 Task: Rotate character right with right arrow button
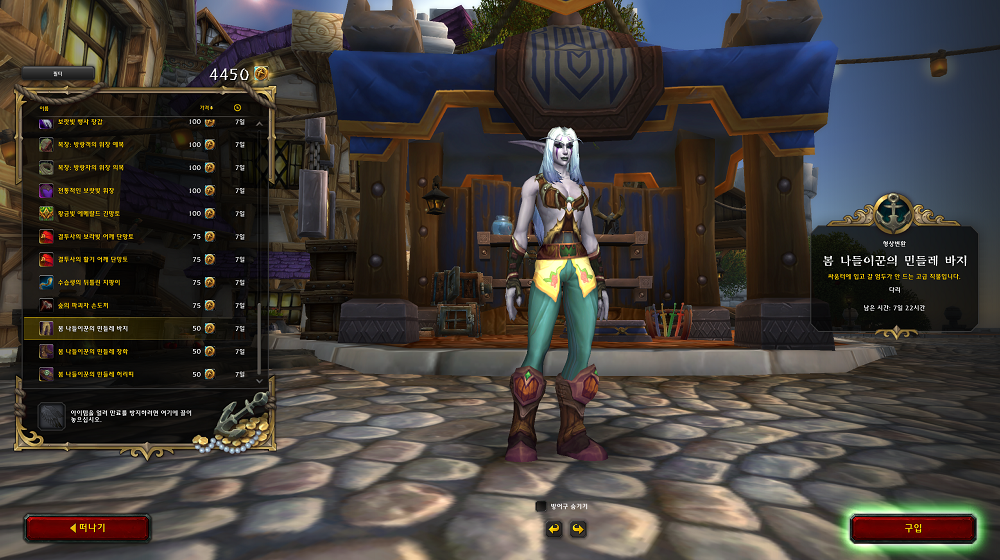pyautogui.click(x=577, y=528)
